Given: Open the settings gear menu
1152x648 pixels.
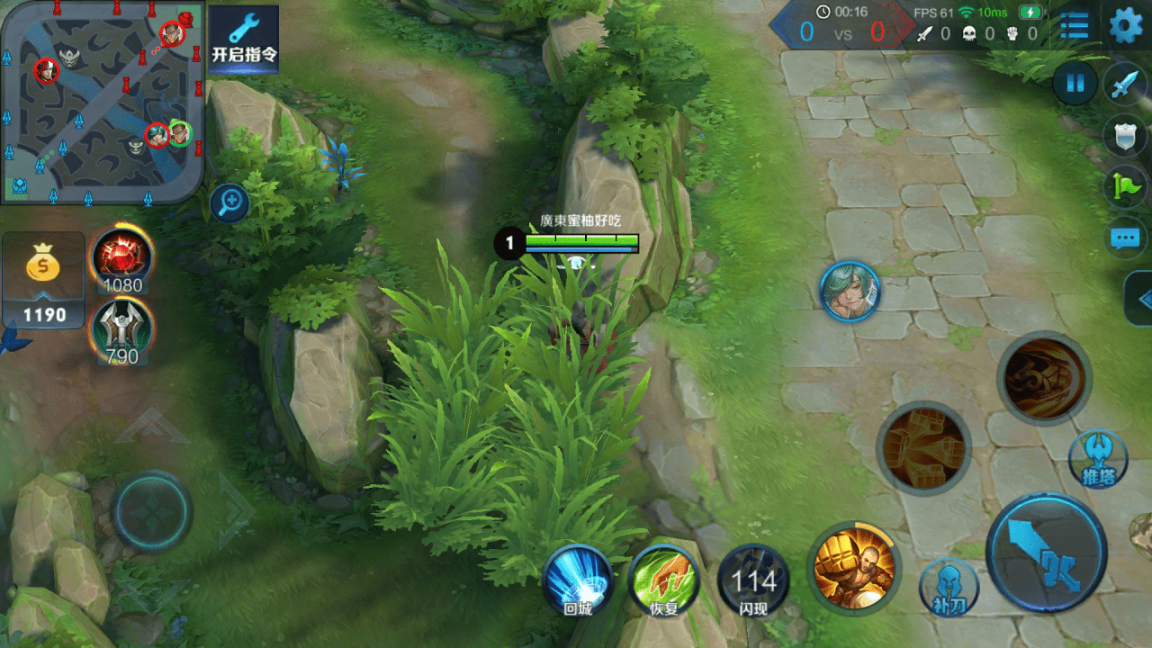Looking at the screenshot, I should [x=1125, y=26].
